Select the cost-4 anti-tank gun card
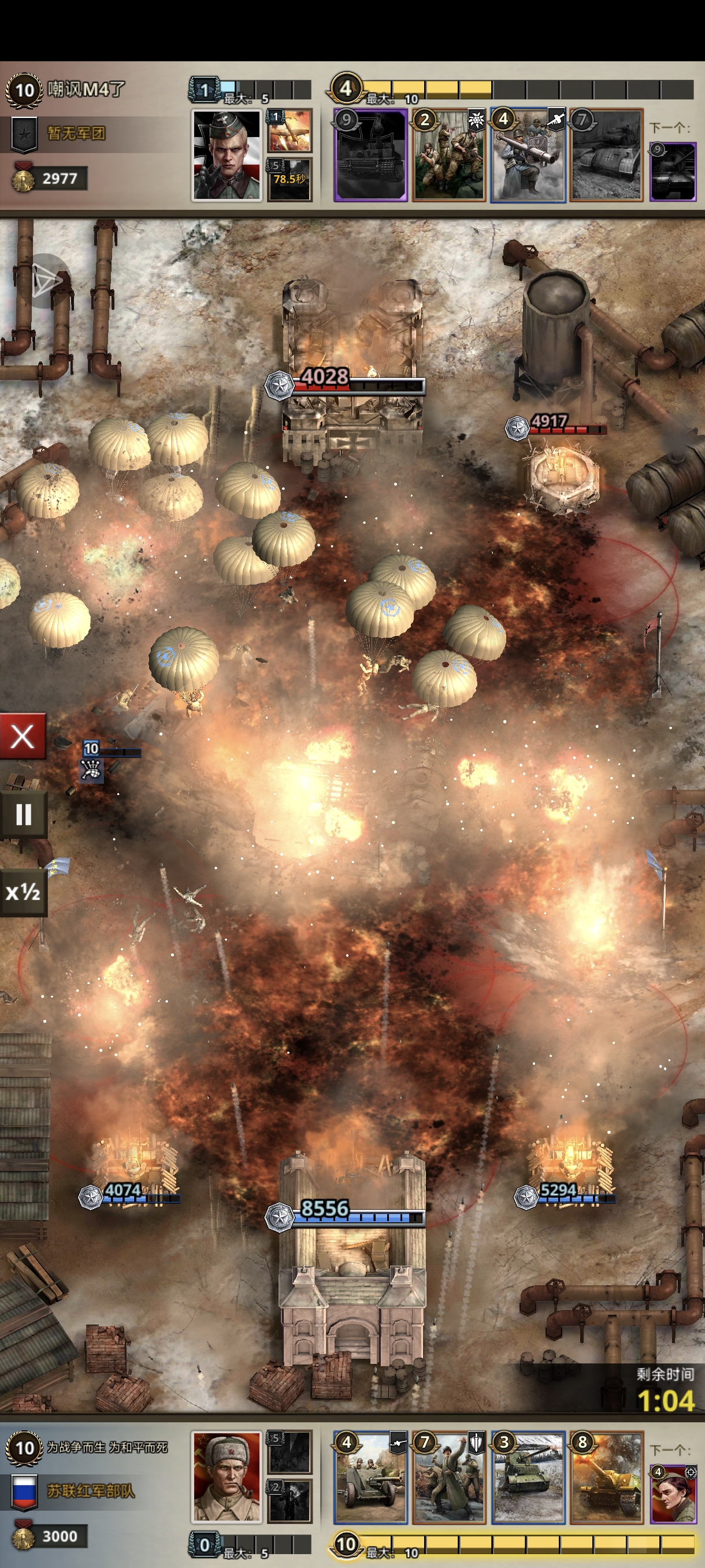 pyautogui.click(x=370, y=1476)
